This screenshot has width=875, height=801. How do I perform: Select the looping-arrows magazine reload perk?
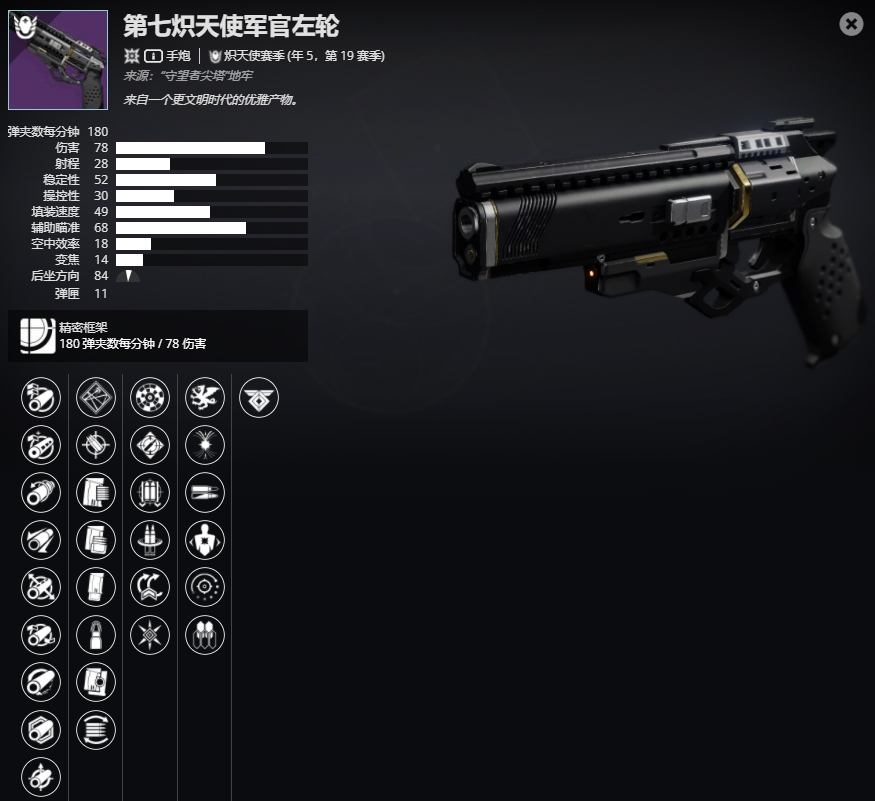tap(96, 730)
